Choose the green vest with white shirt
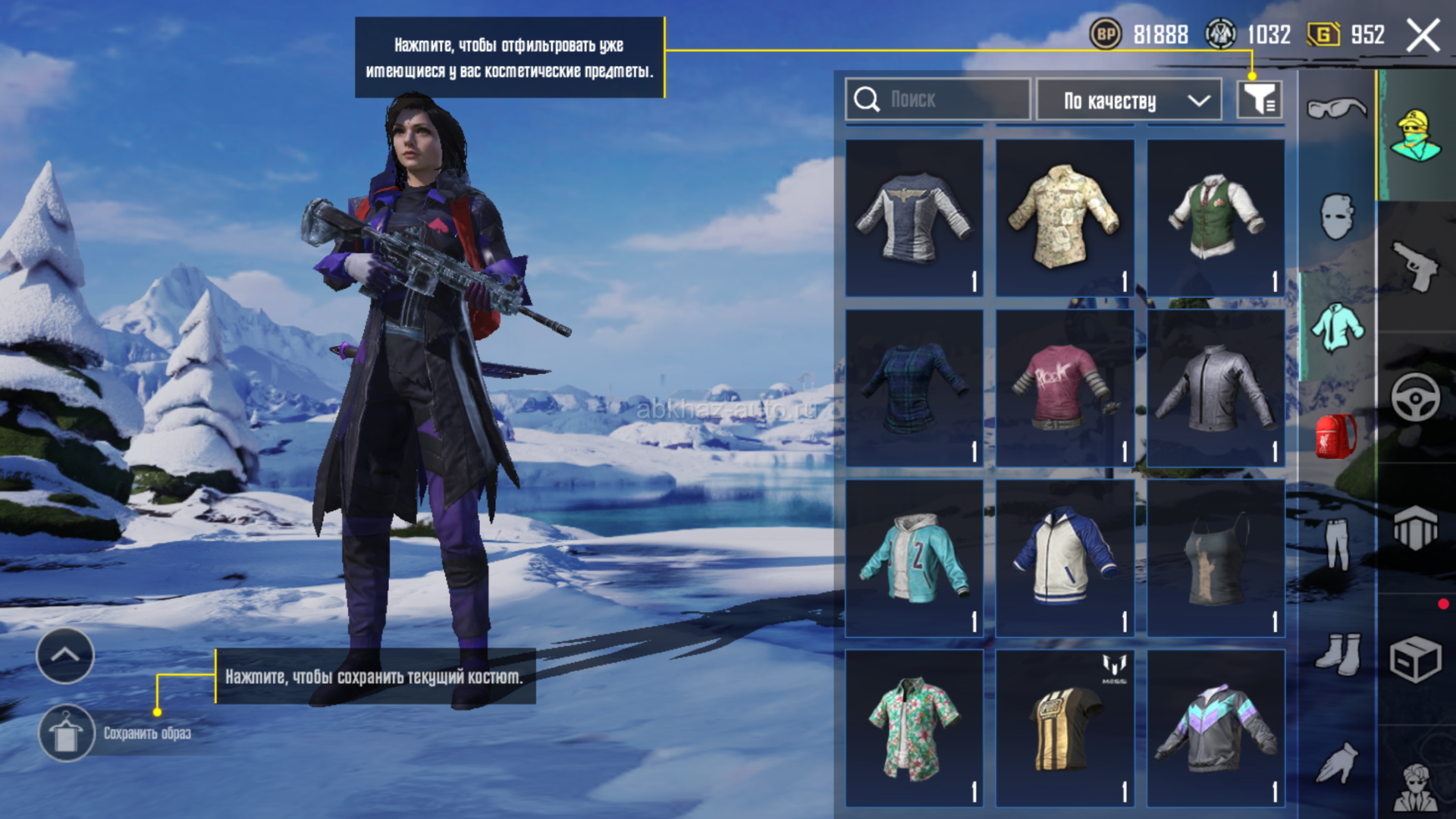This screenshot has height=819, width=1456. 1216,218
